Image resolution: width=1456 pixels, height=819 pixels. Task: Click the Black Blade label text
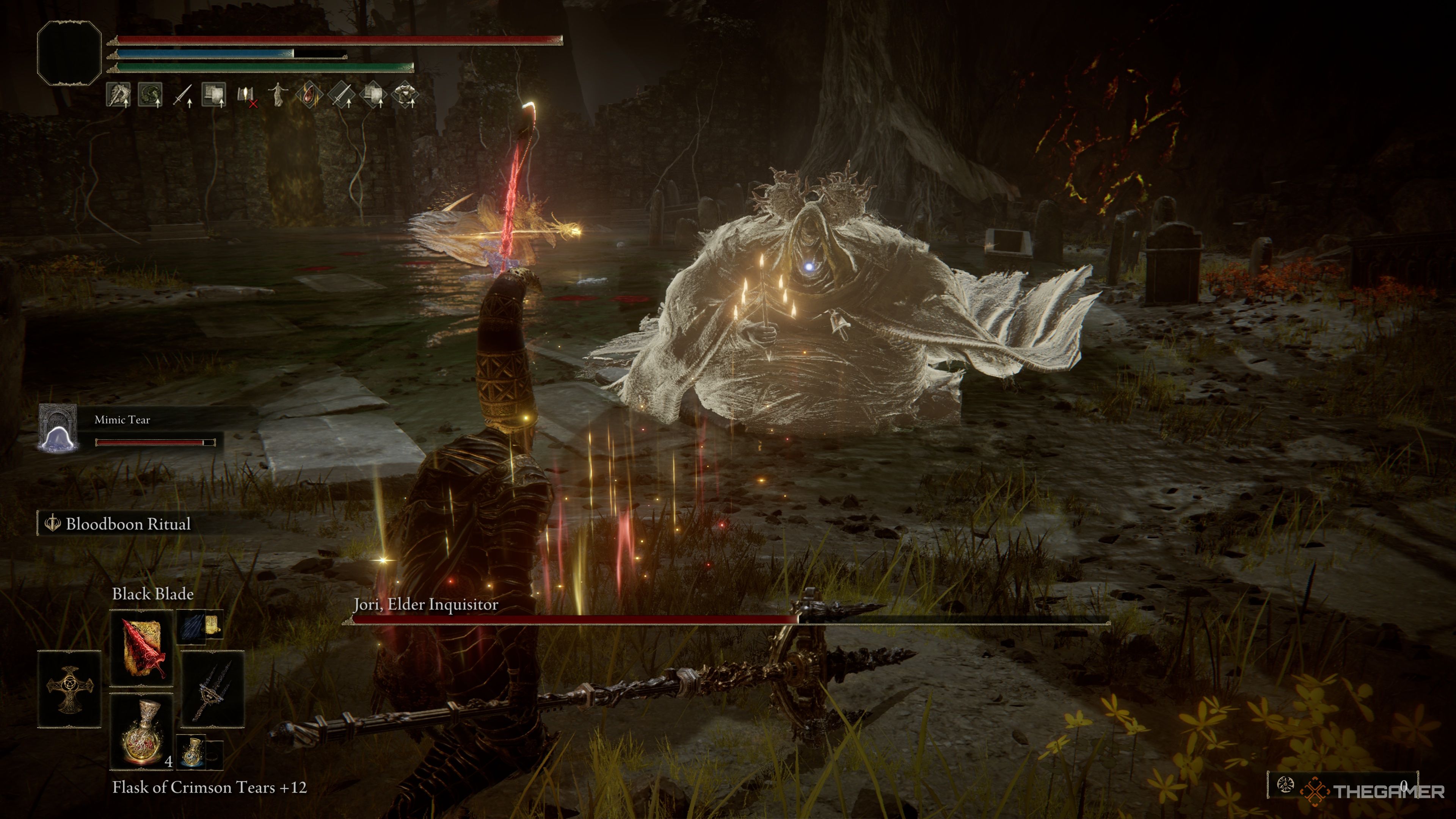coord(153,594)
